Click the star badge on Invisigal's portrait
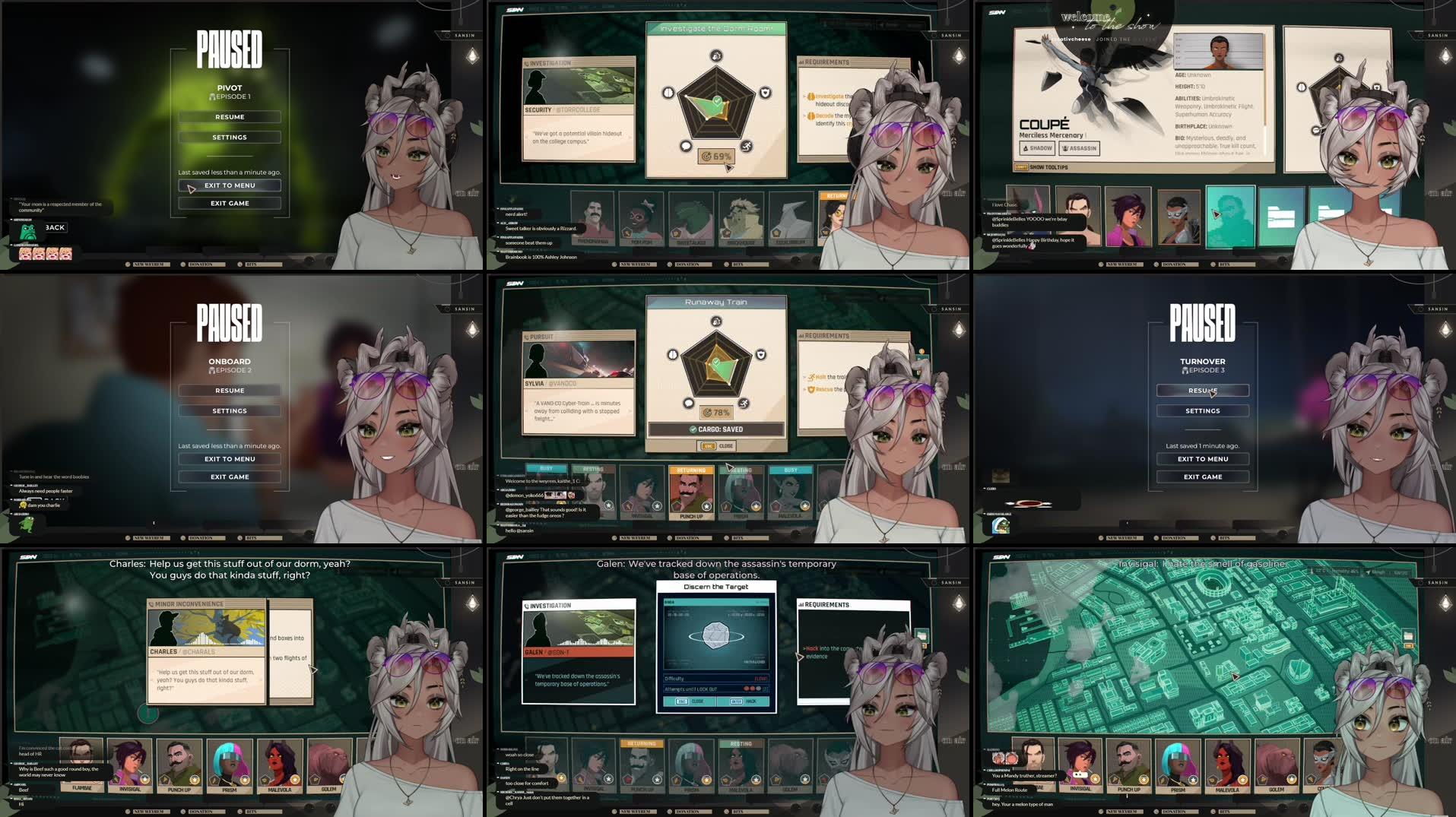The image size is (1456, 817). [145, 780]
